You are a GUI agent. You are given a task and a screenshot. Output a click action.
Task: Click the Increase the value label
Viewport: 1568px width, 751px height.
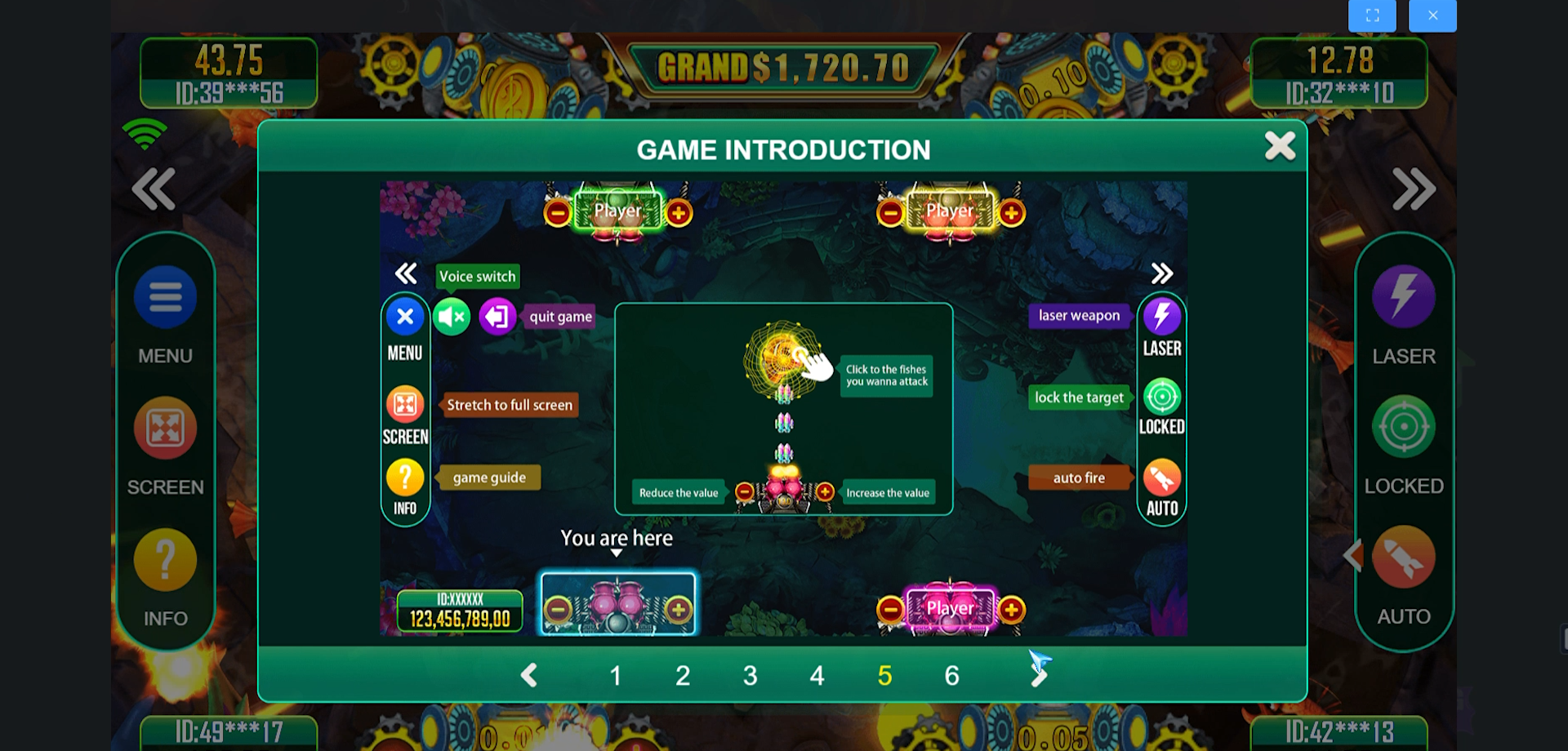pos(888,492)
